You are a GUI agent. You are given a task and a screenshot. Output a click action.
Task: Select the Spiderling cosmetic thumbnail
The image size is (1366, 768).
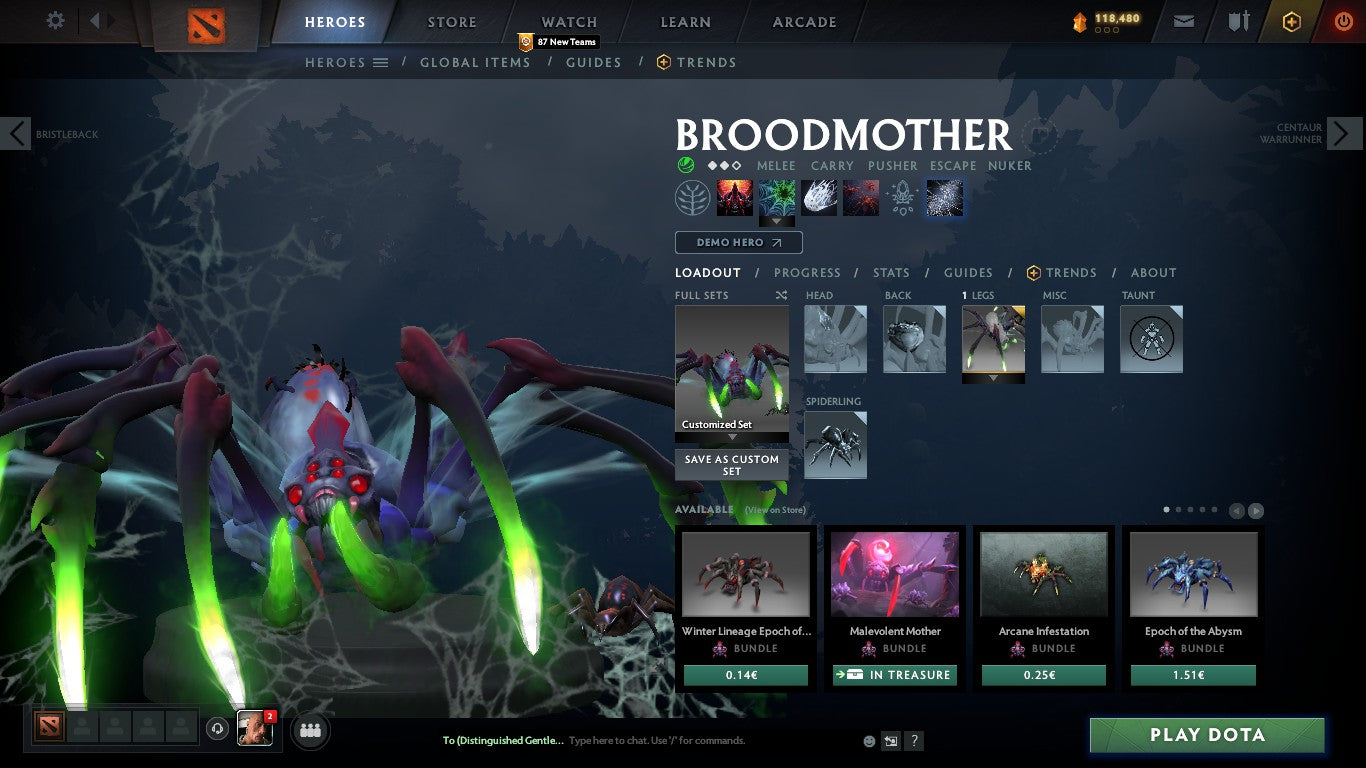[835, 444]
